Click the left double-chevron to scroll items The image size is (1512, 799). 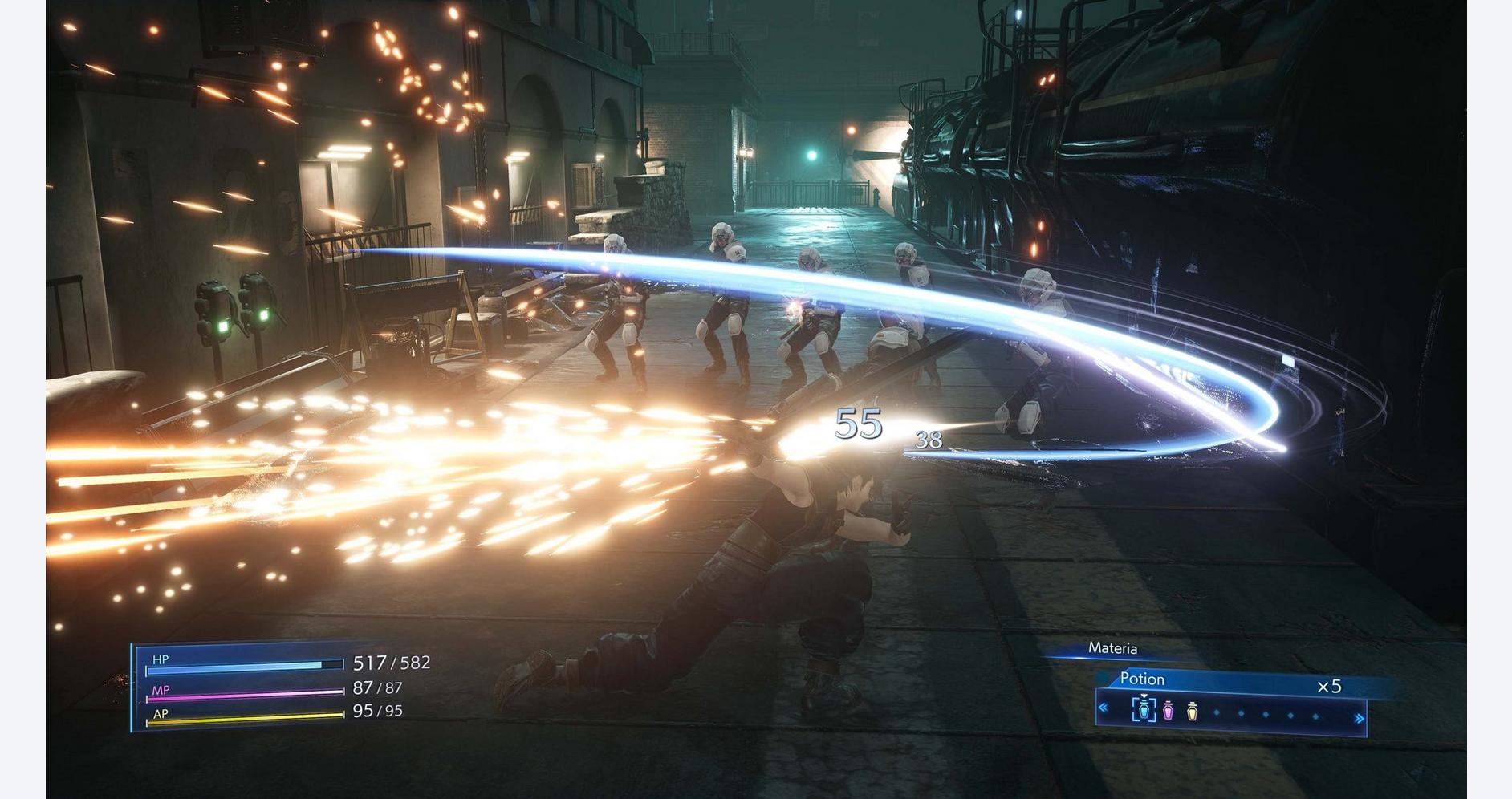click(1104, 708)
